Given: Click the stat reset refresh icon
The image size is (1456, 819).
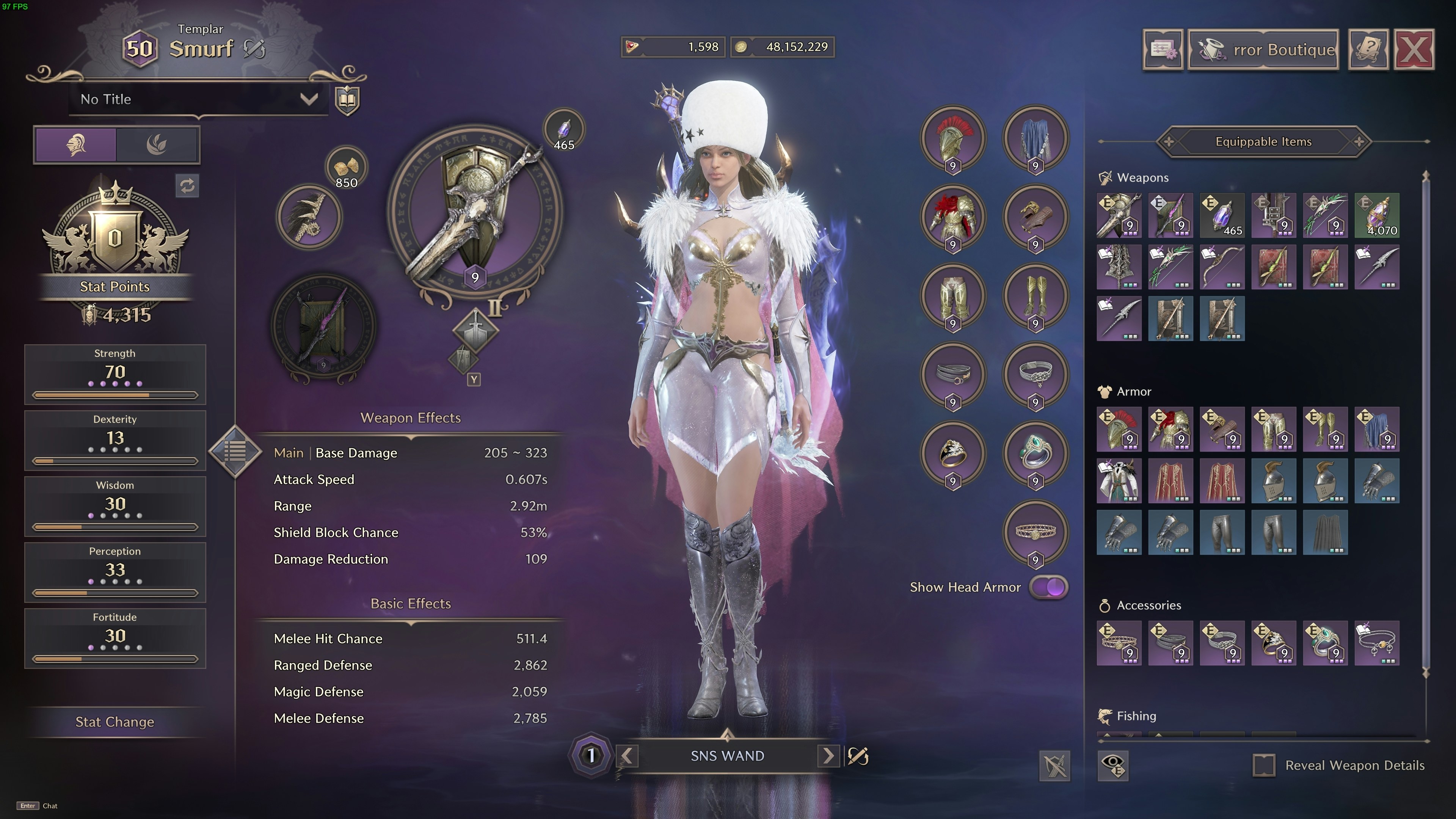Looking at the screenshot, I should pos(187,186).
